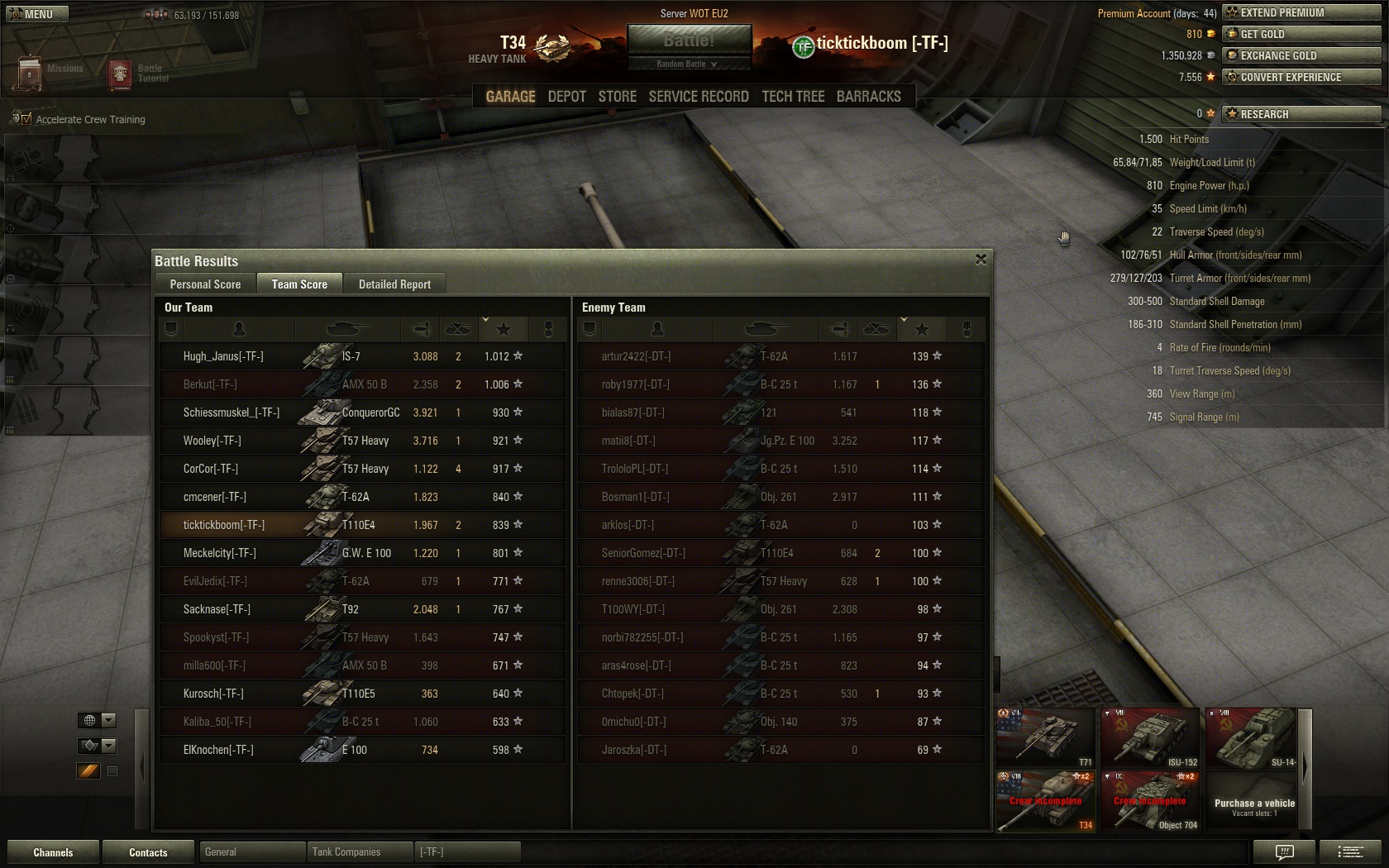Enter the Barracks
This screenshot has width=1389, height=868.
(x=868, y=97)
